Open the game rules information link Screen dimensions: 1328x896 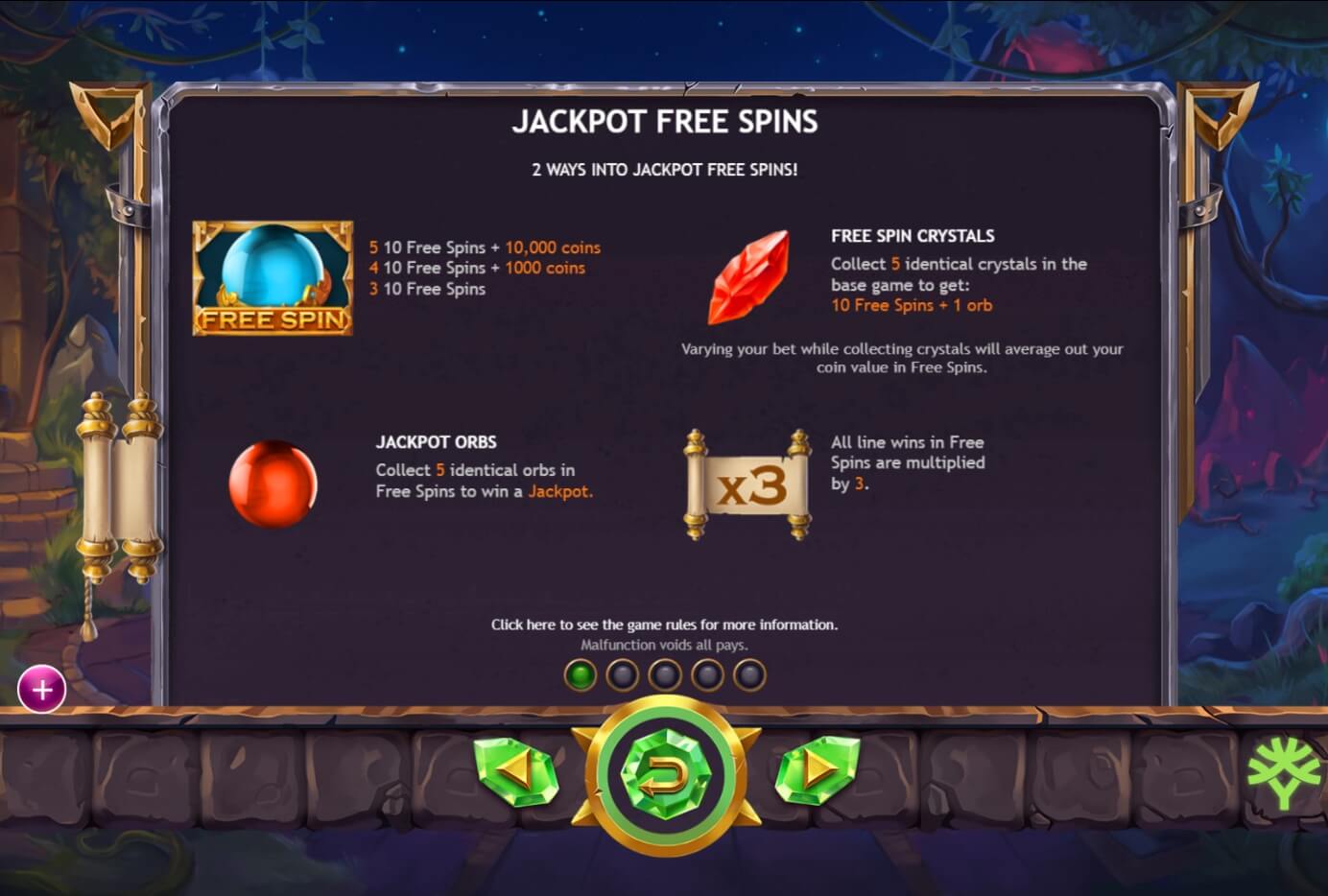(664, 624)
